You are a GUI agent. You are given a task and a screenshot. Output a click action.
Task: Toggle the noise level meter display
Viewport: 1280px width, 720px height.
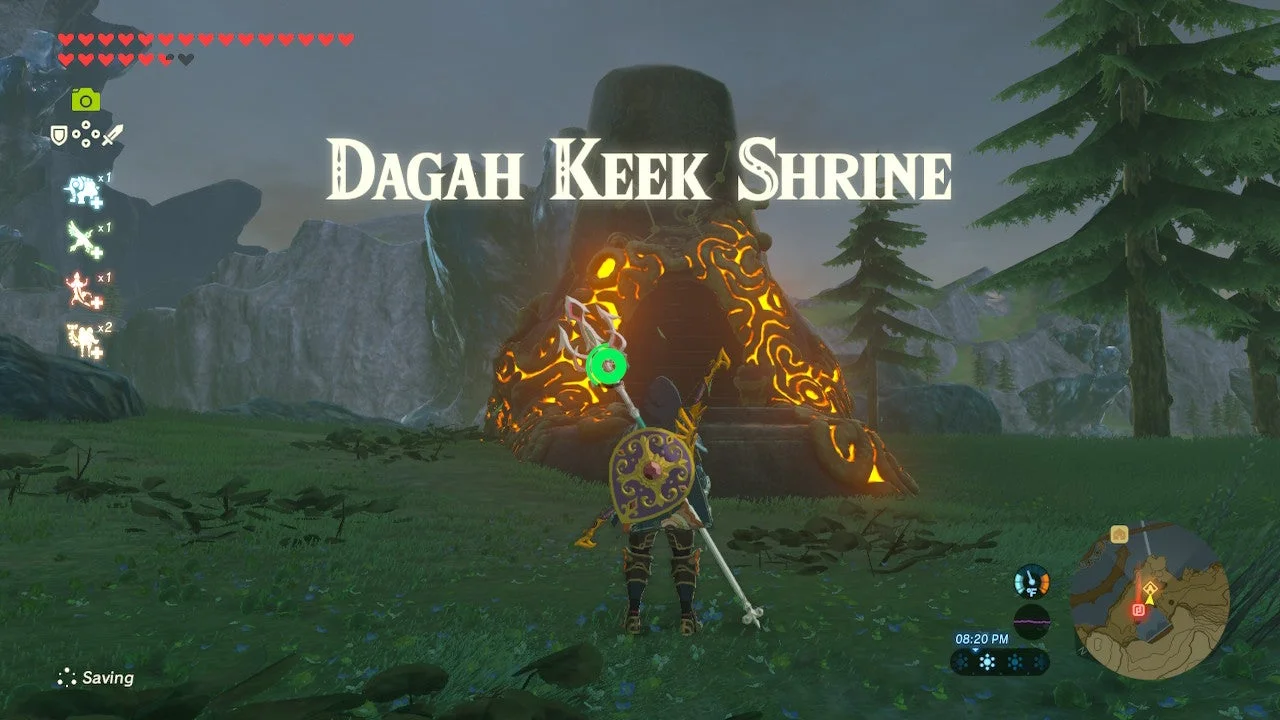[x=1030, y=621]
